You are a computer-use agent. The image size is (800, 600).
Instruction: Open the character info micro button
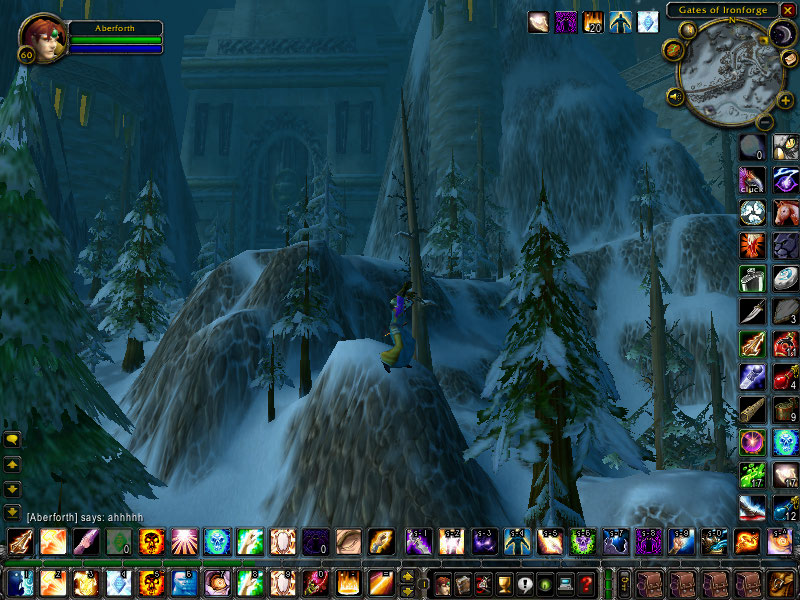(x=442, y=583)
